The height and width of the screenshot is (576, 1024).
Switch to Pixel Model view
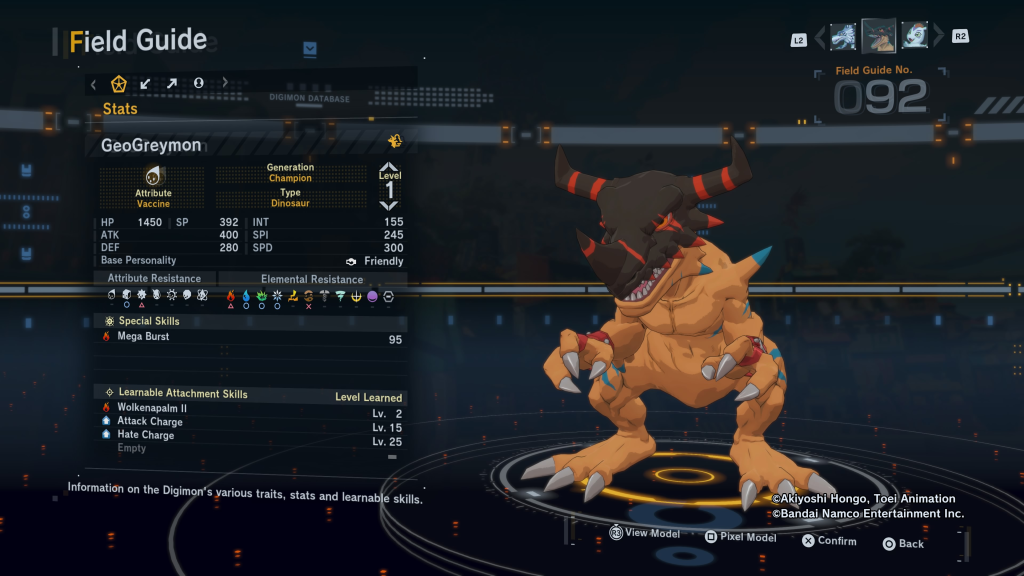click(x=739, y=537)
